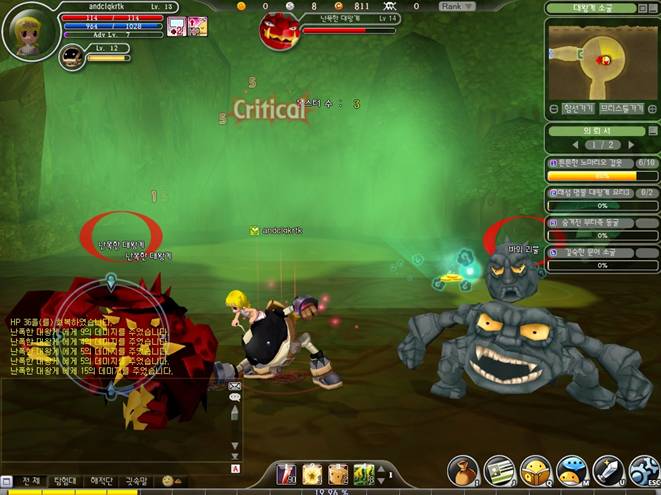Click the 프리스틀가기 button under the minimap
Image resolution: width=661 pixels, height=495 pixels.
621,108
